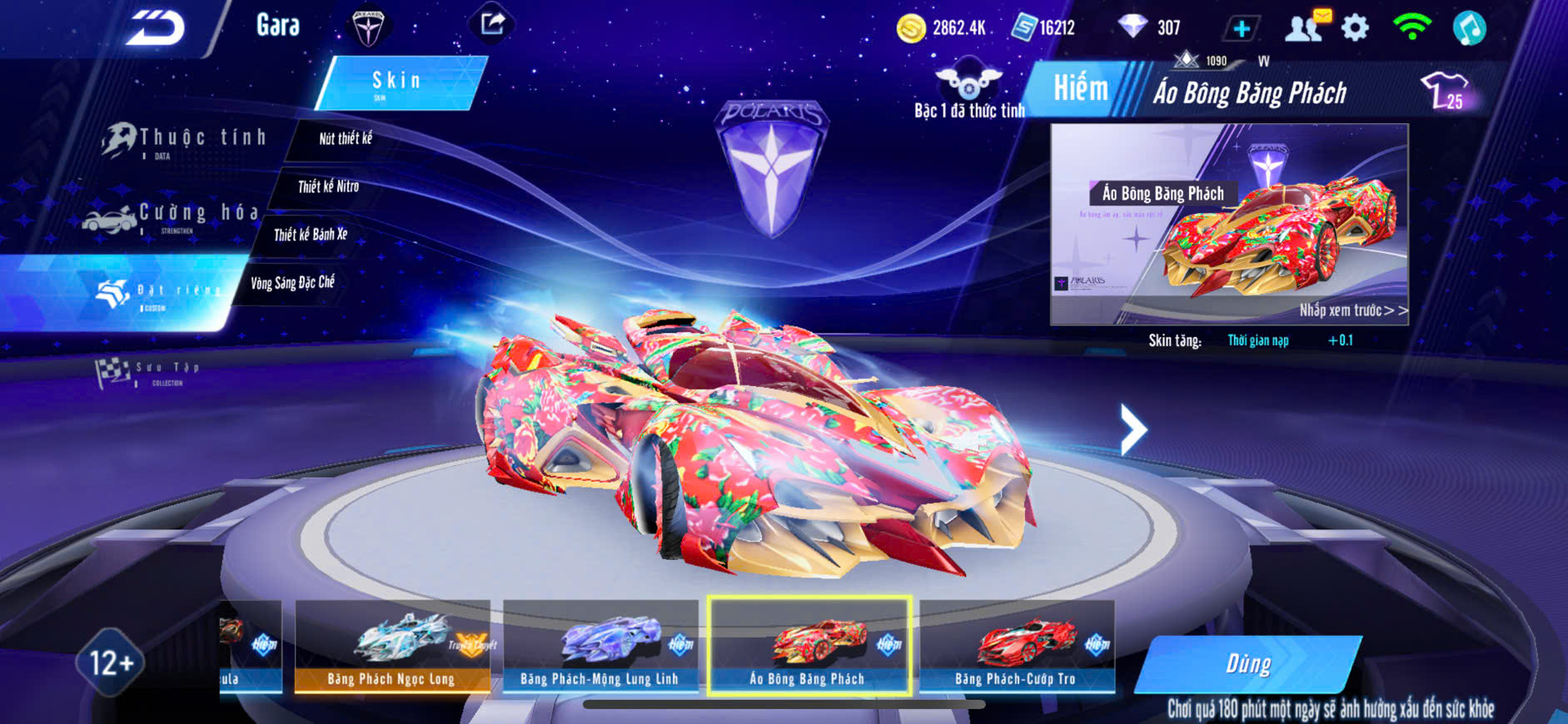Viewport: 1568px width, 724px height.
Task: Choose Thiết kế Bánh Xe option
Action: click(x=310, y=235)
